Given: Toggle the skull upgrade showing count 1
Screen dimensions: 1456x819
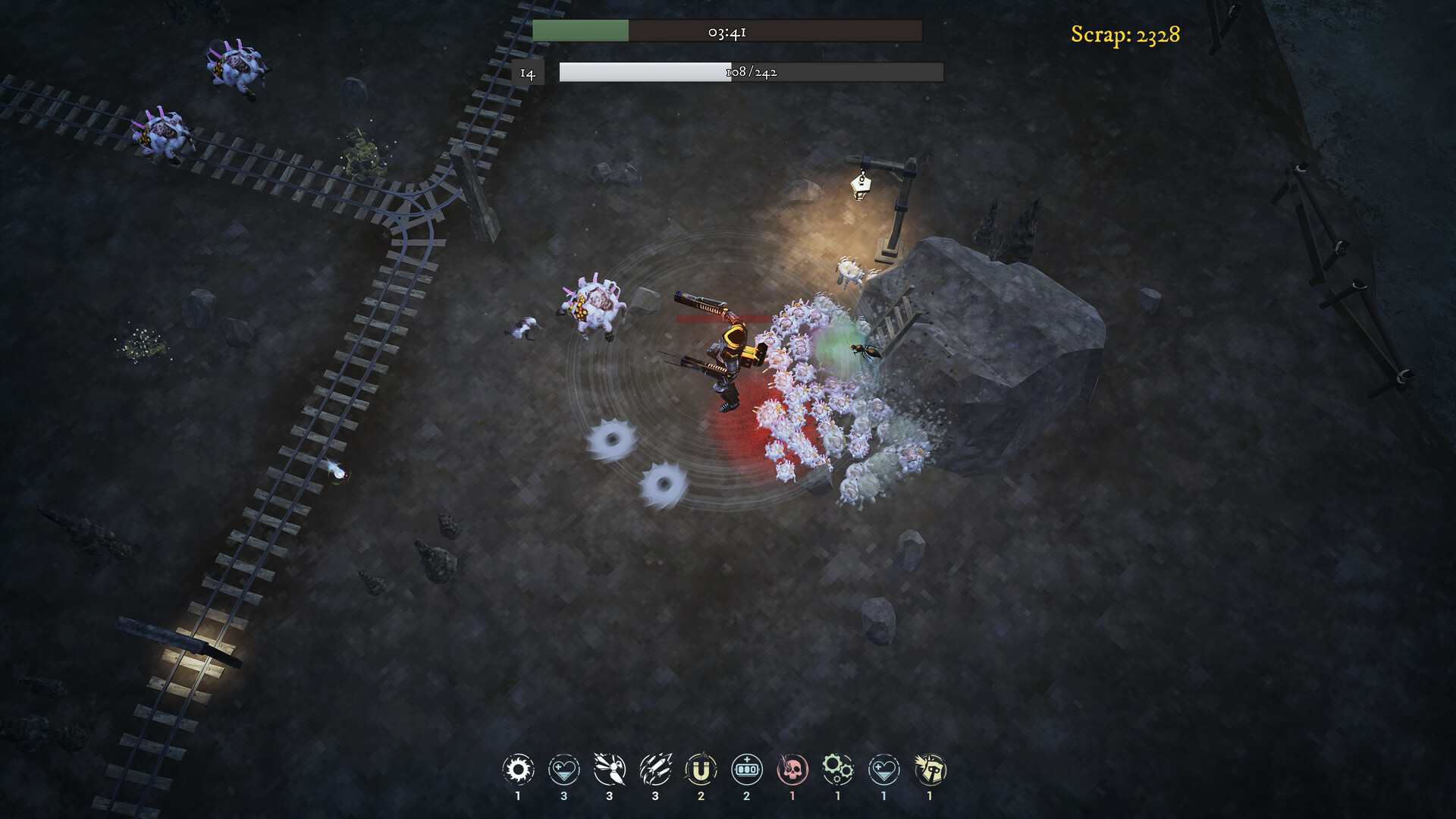Looking at the screenshot, I should [792, 769].
